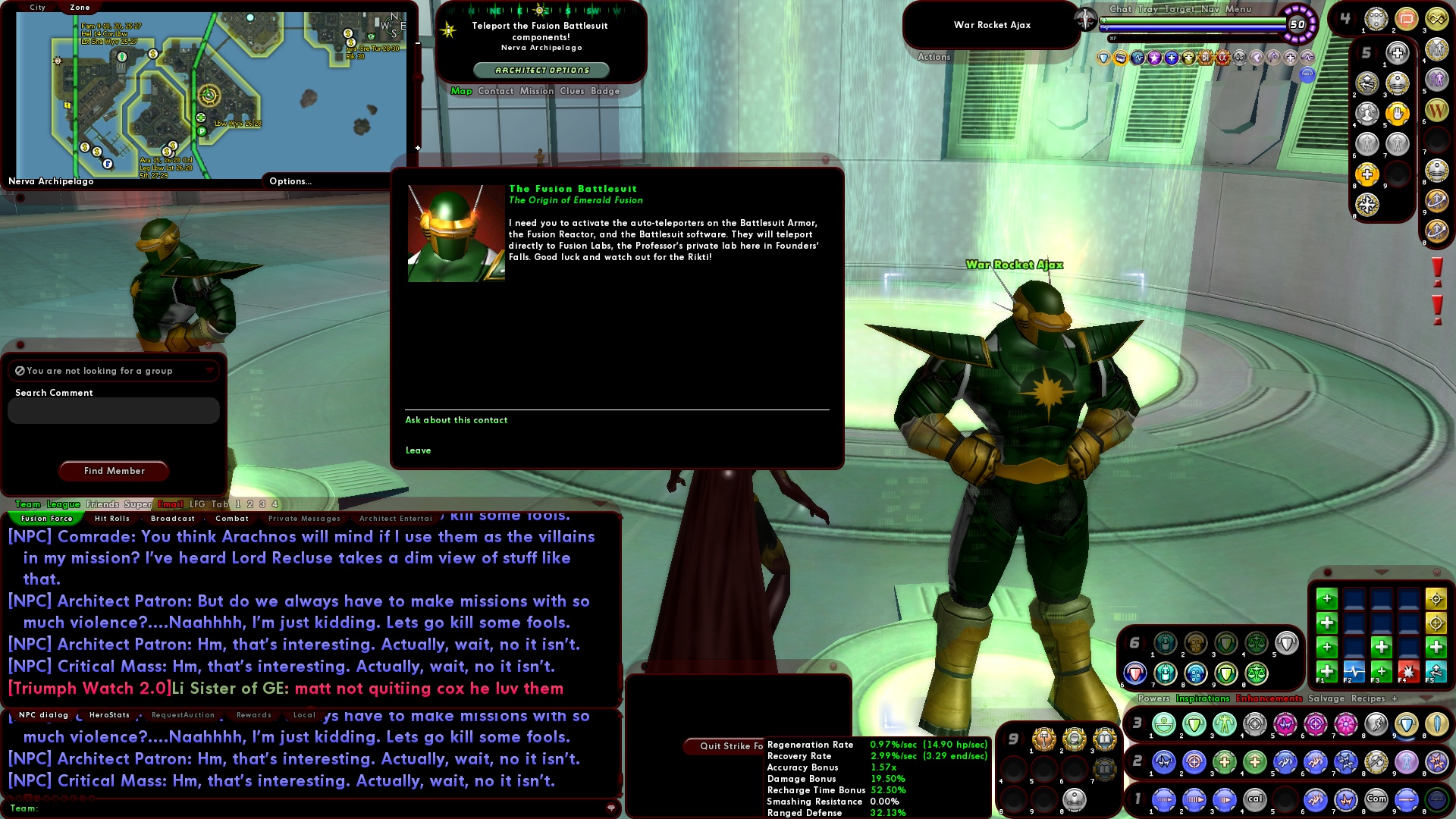Click the W icon in the upper-right power tray

tap(1439, 110)
